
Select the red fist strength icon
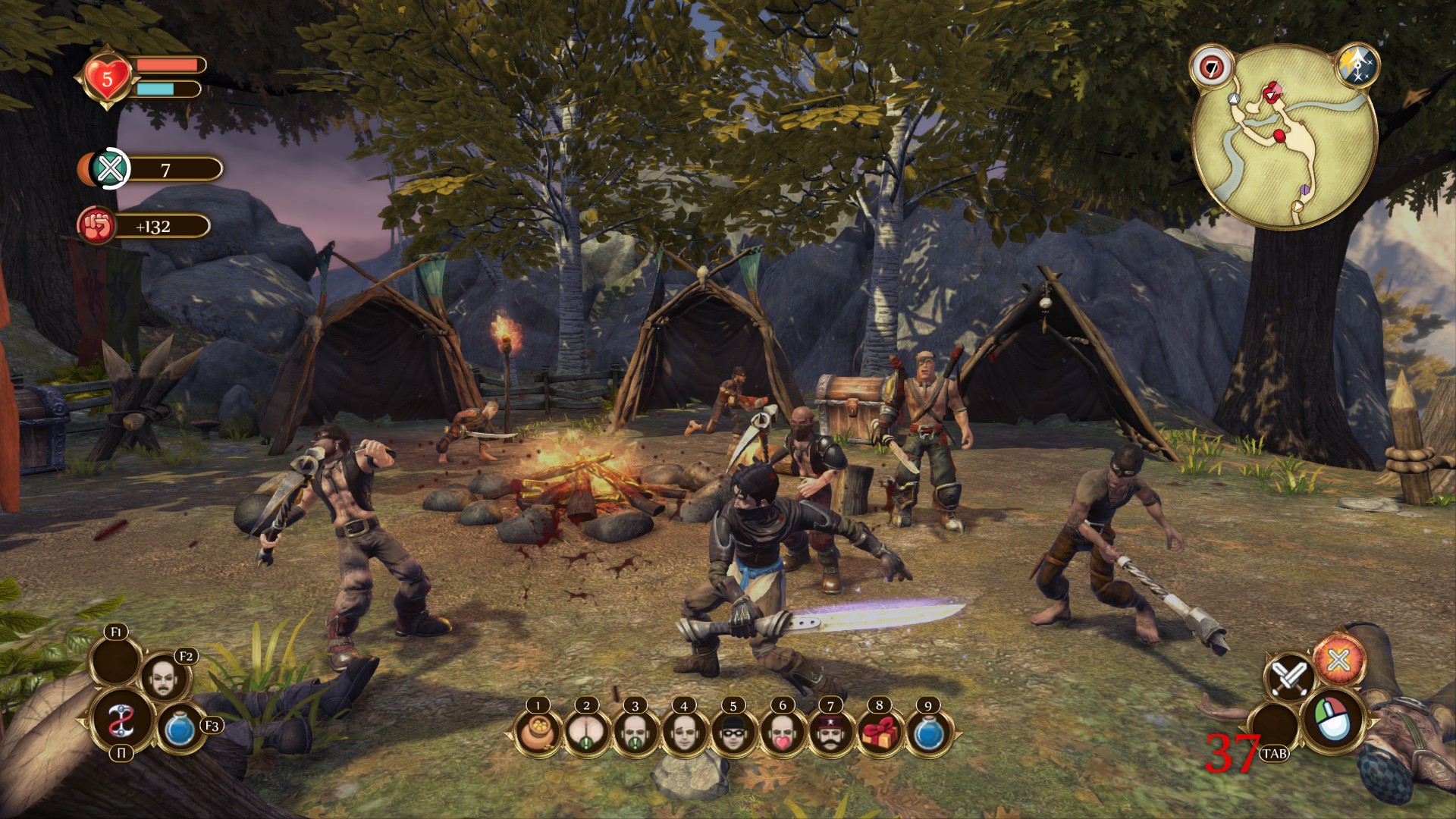tap(96, 226)
